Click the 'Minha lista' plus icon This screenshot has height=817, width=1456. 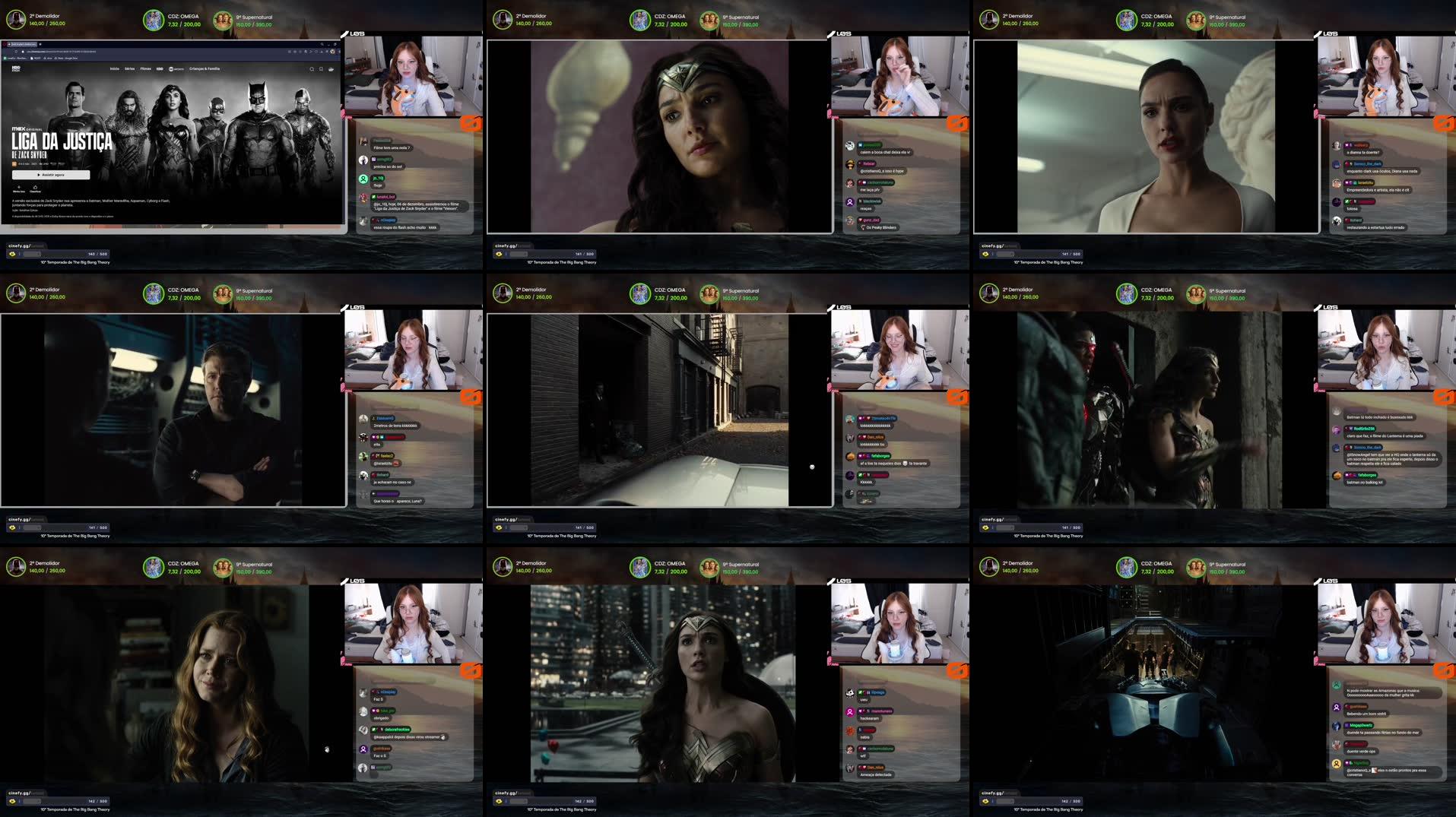18,188
